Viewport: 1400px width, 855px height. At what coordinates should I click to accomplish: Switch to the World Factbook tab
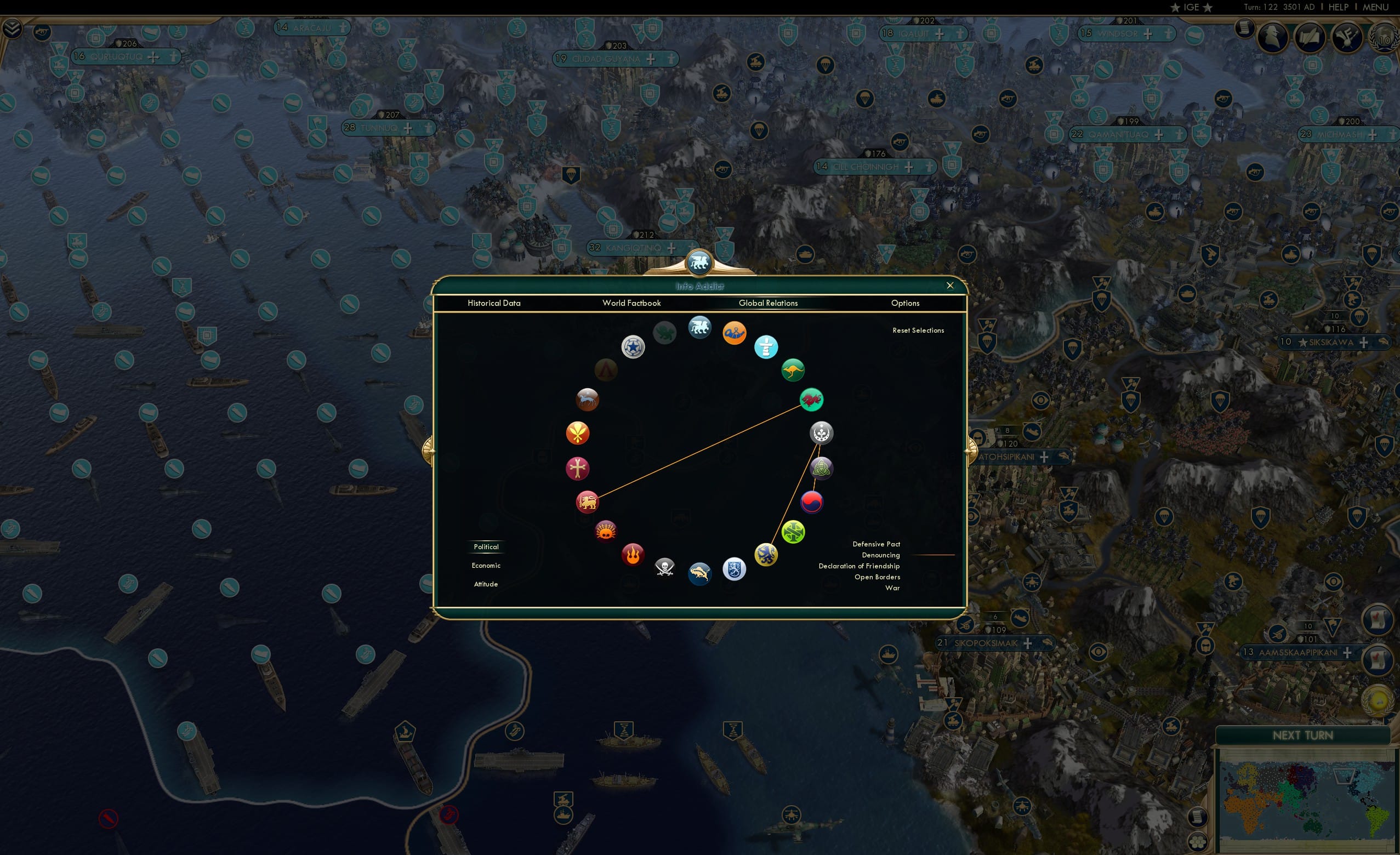[631, 303]
